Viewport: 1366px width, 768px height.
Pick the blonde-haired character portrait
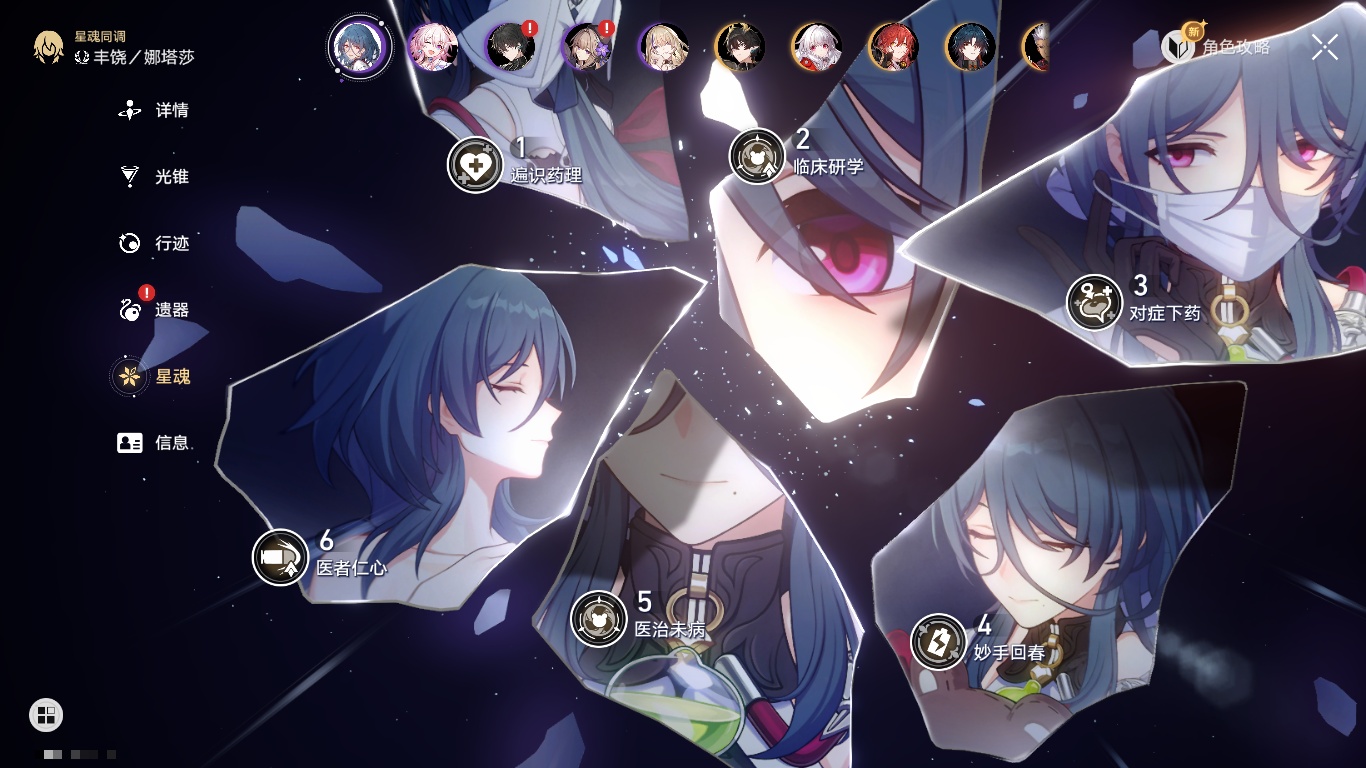coord(663,47)
